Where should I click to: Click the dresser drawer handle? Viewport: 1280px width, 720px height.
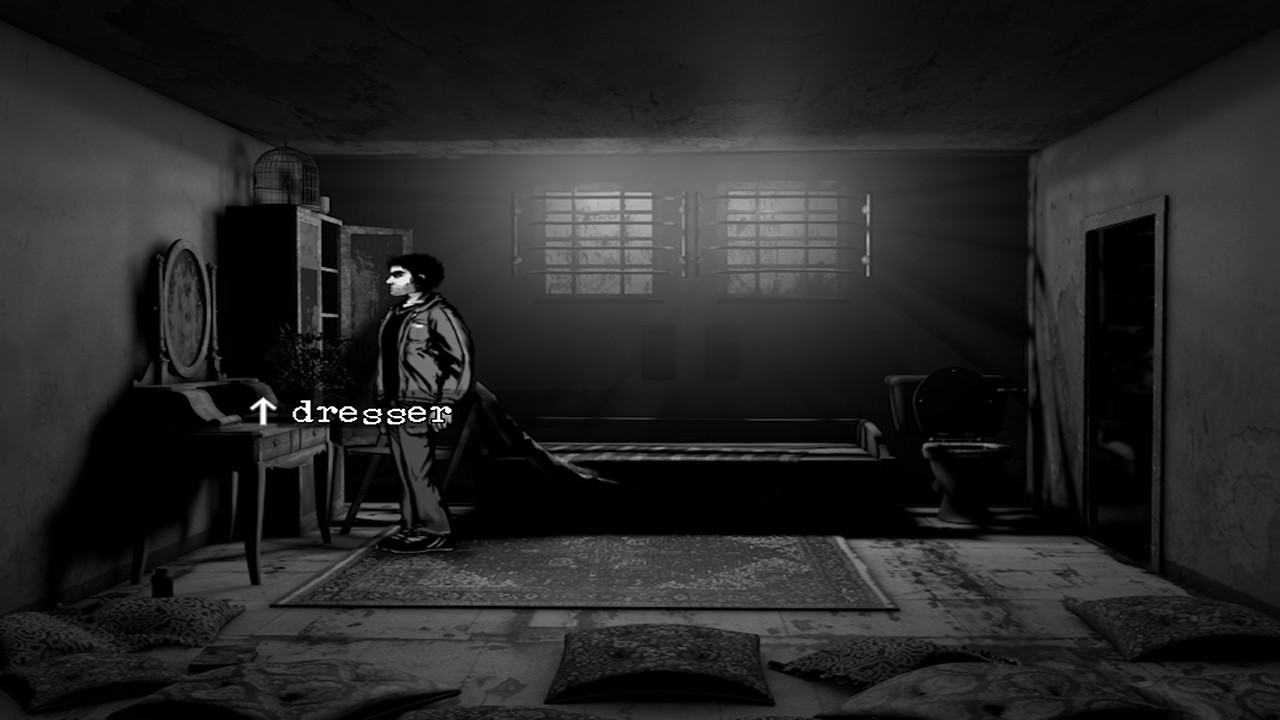[277, 442]
